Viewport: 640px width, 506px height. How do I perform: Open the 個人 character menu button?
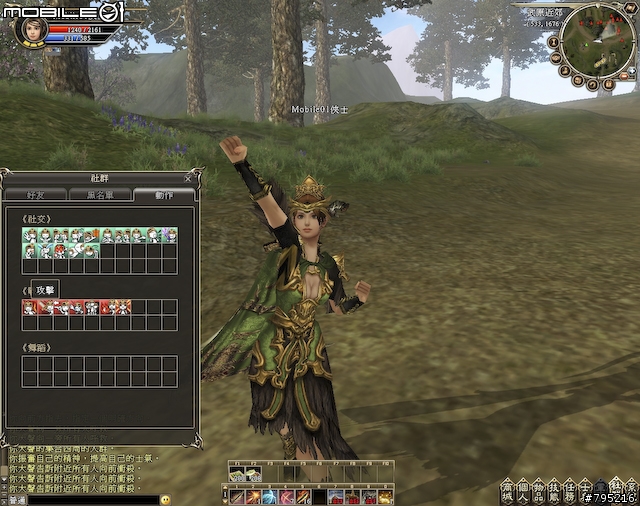click(x=523, y=491)
